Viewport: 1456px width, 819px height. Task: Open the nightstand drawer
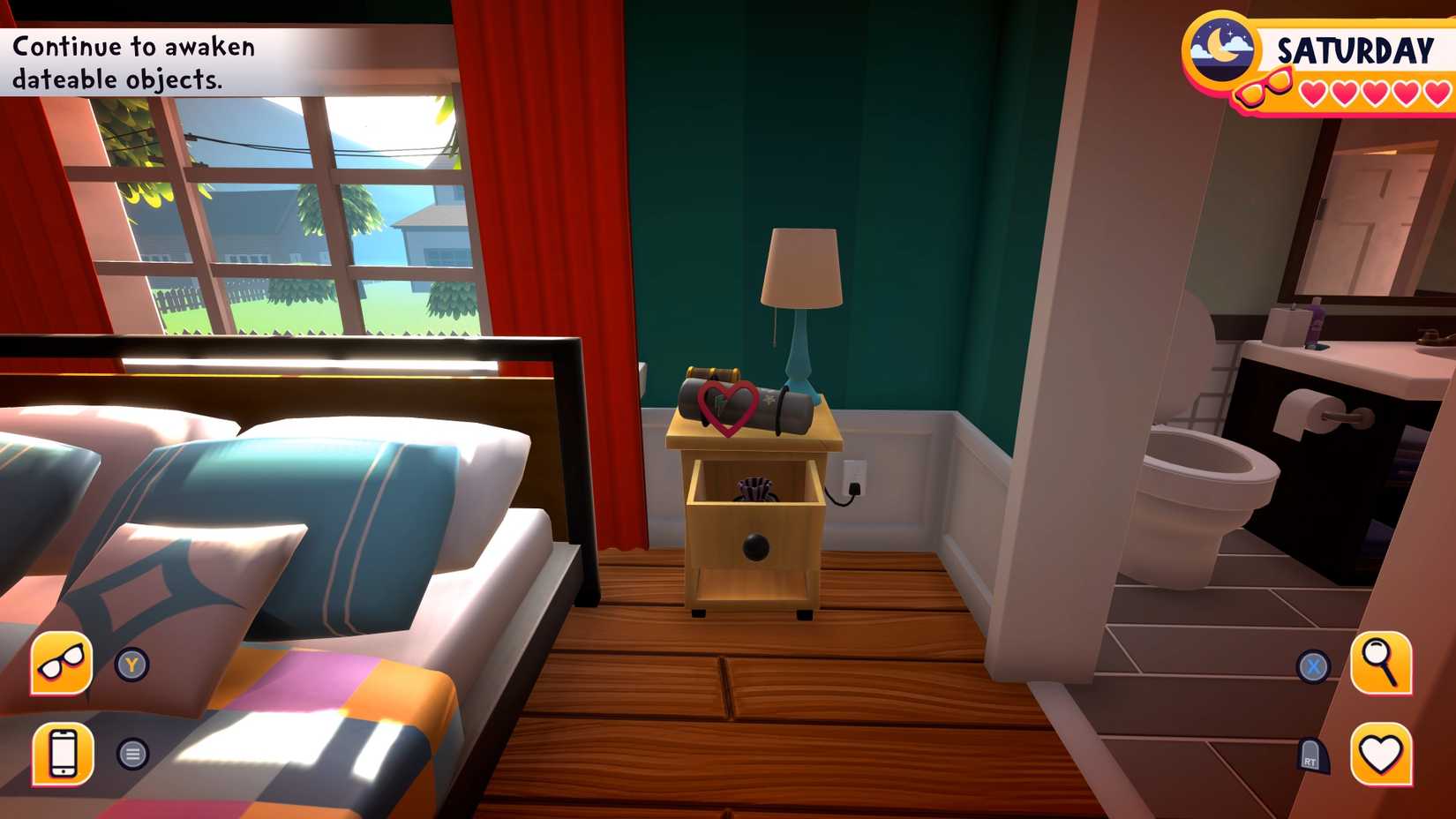[x=756, y=547]
